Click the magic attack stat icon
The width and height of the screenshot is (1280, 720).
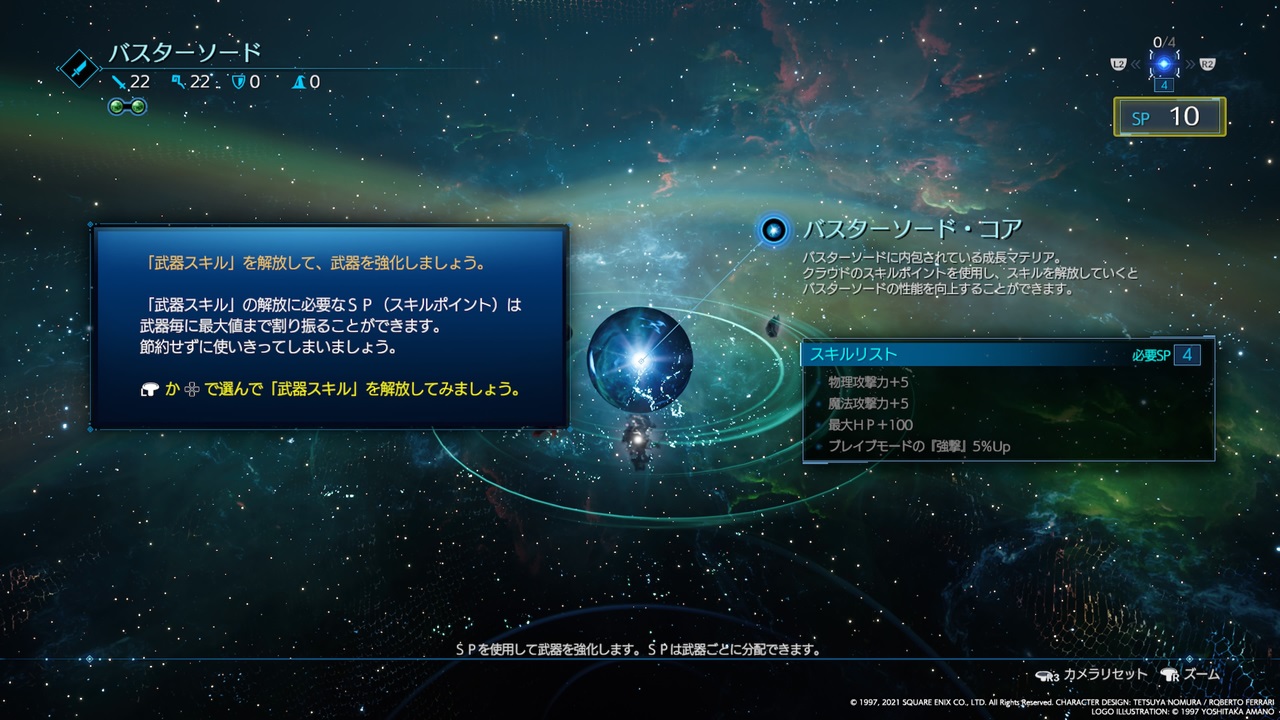(178, 81)
